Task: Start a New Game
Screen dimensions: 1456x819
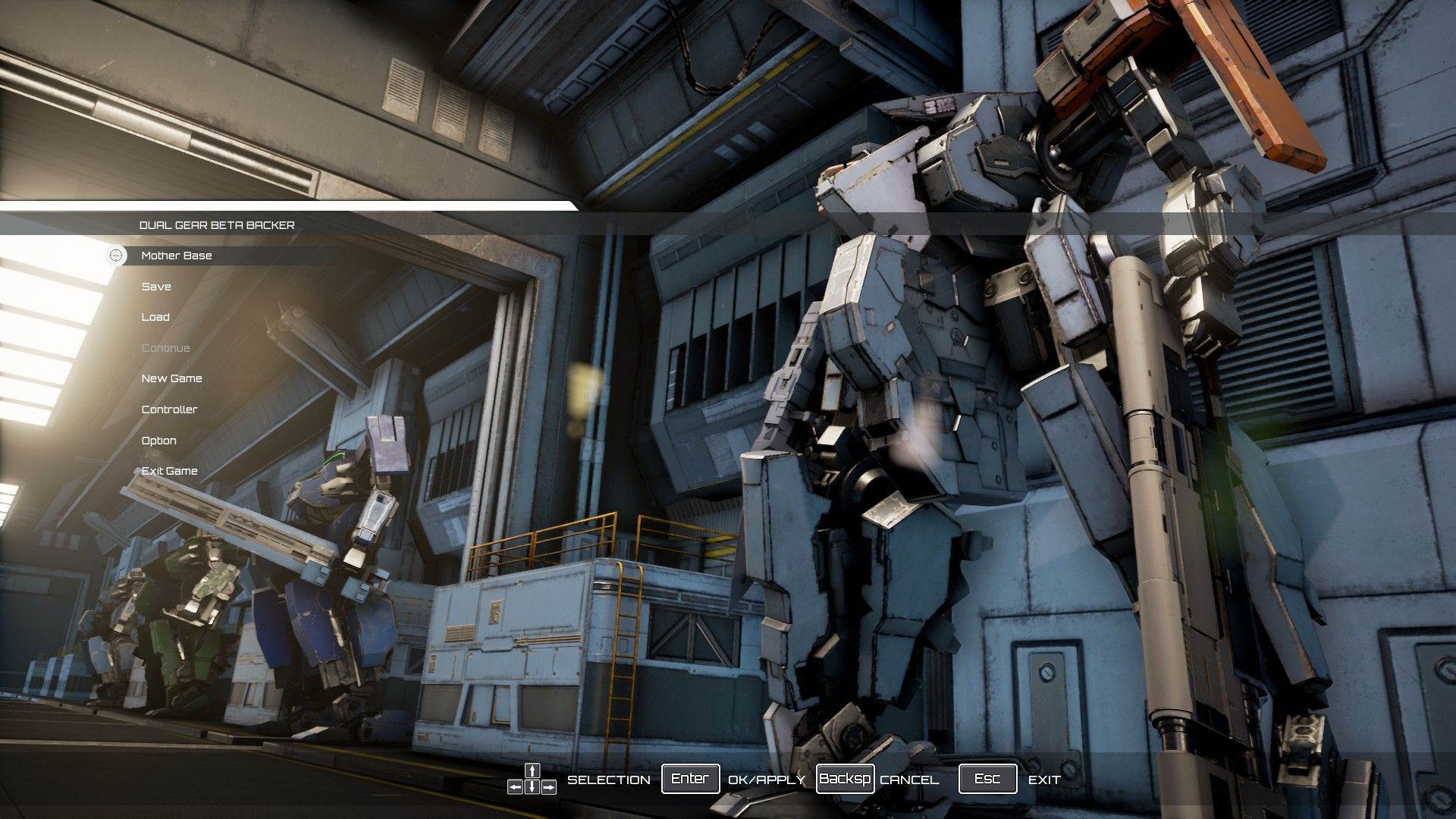Action: 171,378
